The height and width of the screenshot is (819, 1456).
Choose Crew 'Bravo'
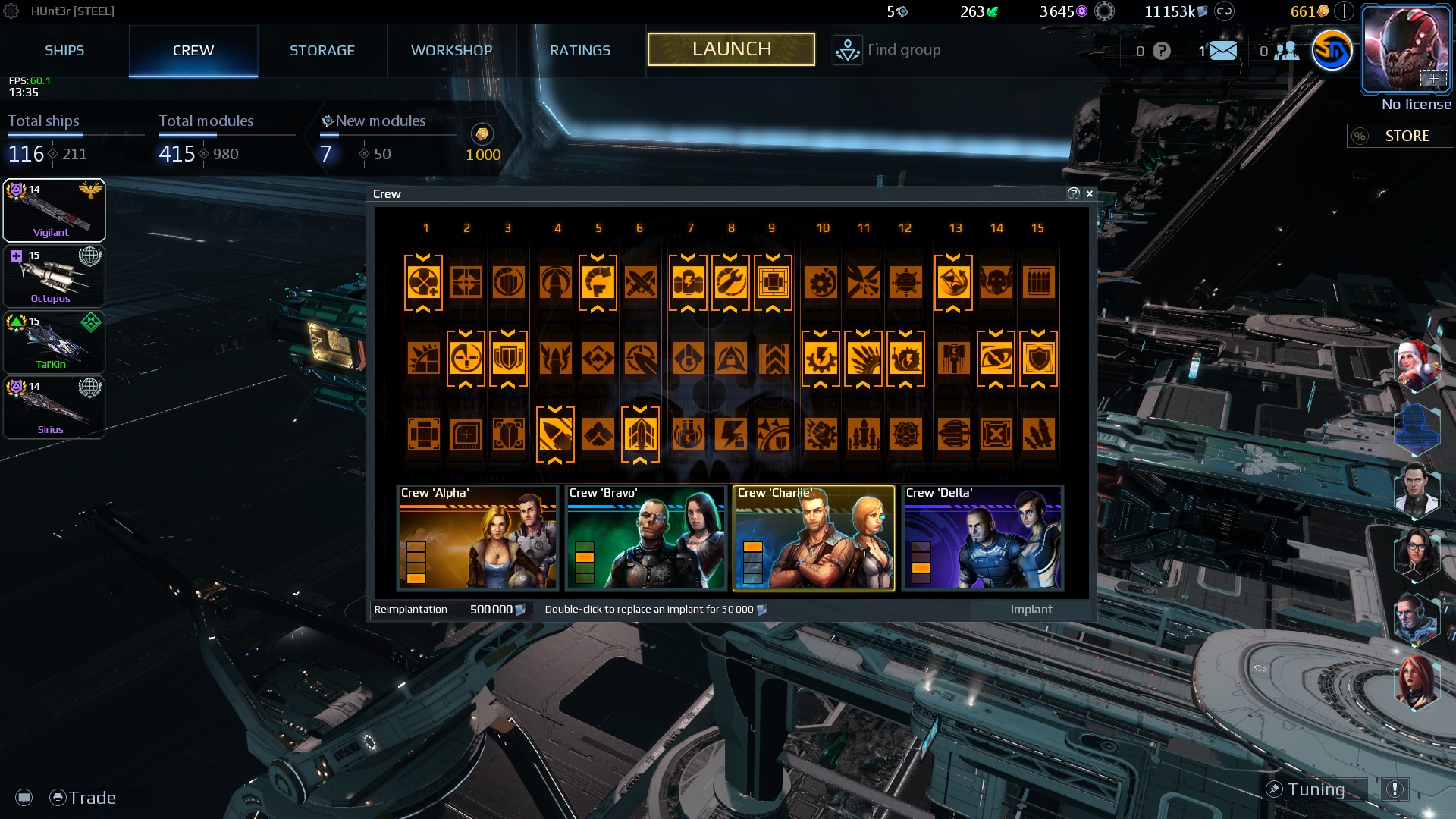click(646, 538)
